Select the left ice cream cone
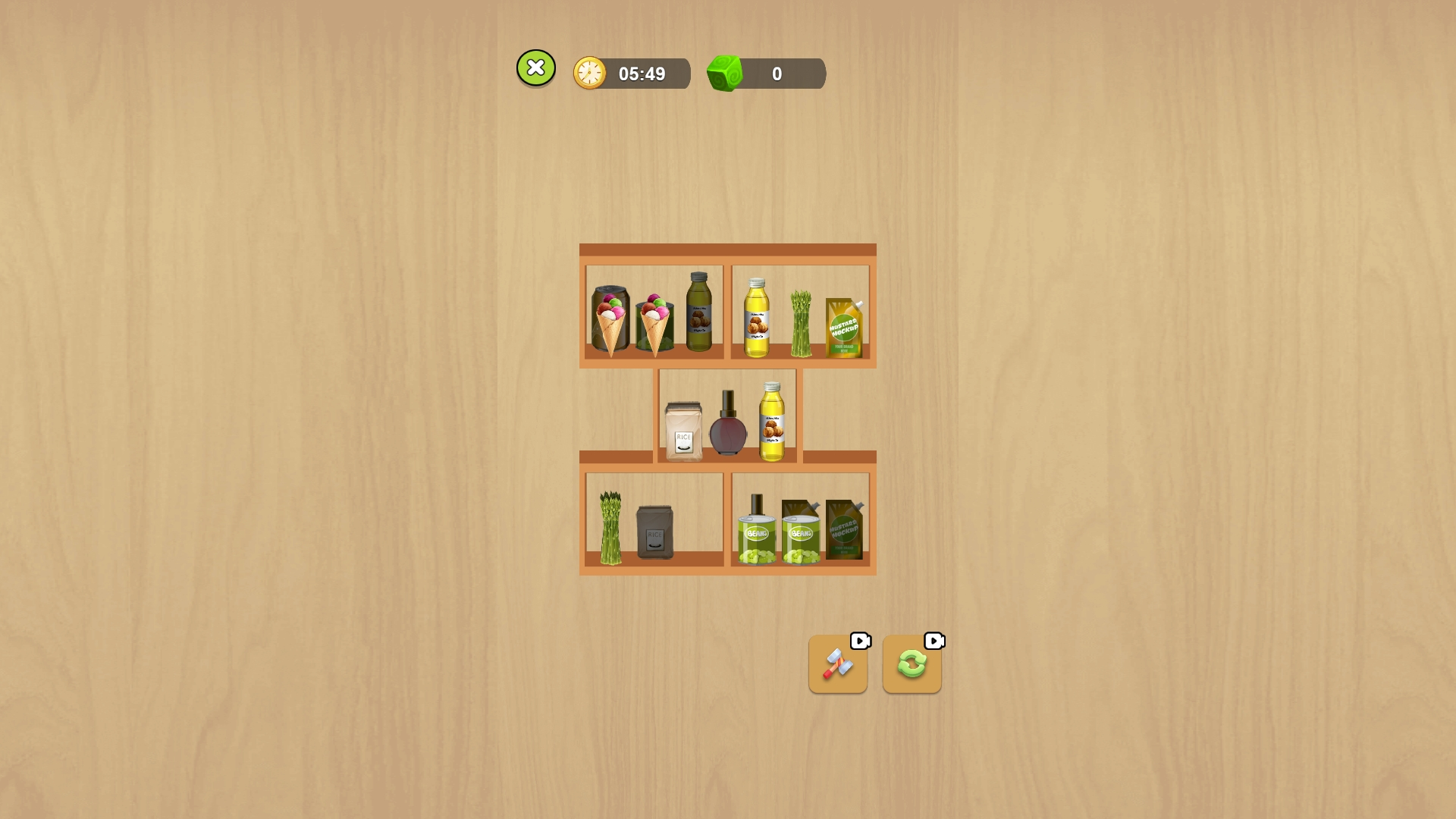This screenshot has width=1456, height=819. click(x=610, y=318)
